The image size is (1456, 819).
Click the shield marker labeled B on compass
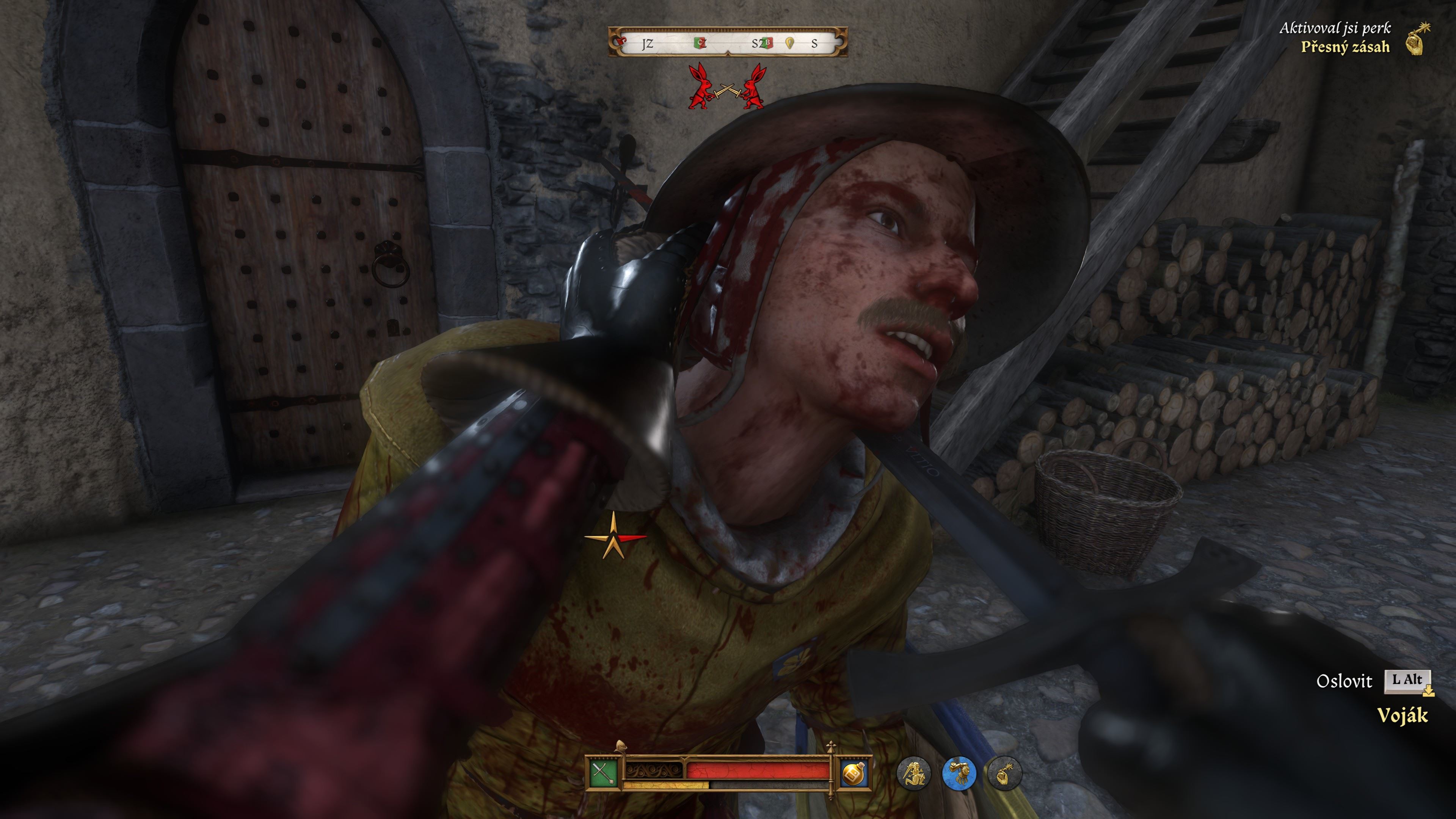coord(767,43)
